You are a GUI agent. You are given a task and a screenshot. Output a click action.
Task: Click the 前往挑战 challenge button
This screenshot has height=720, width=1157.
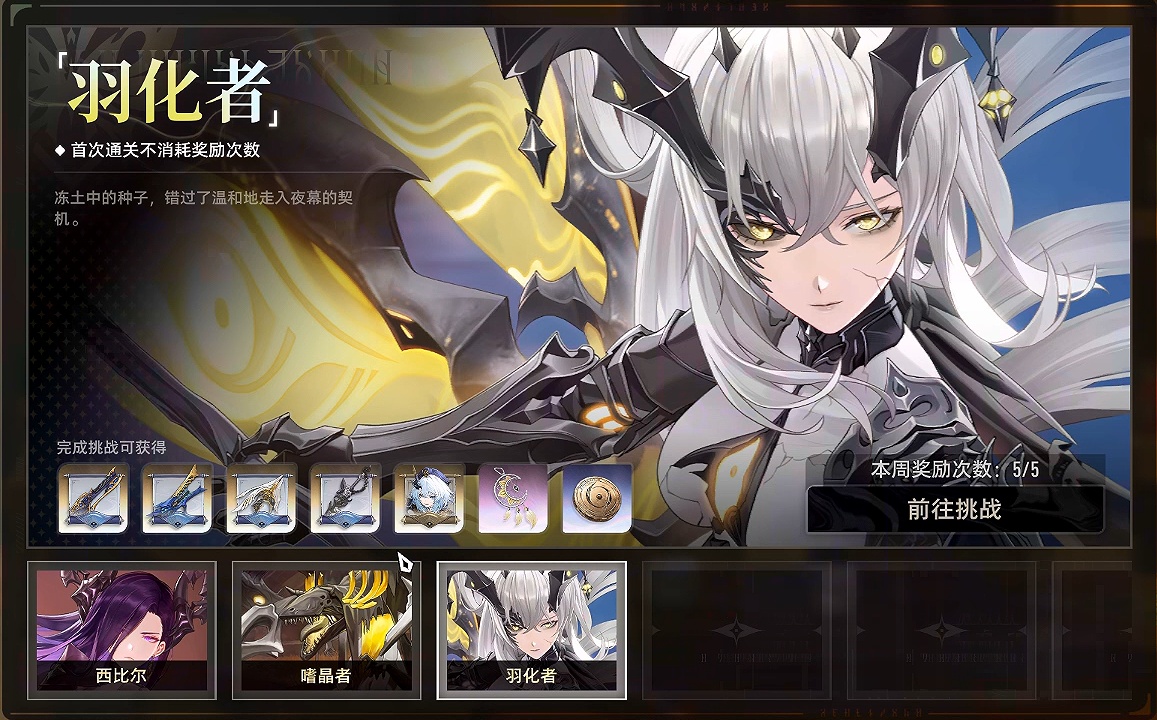(954, 509)
